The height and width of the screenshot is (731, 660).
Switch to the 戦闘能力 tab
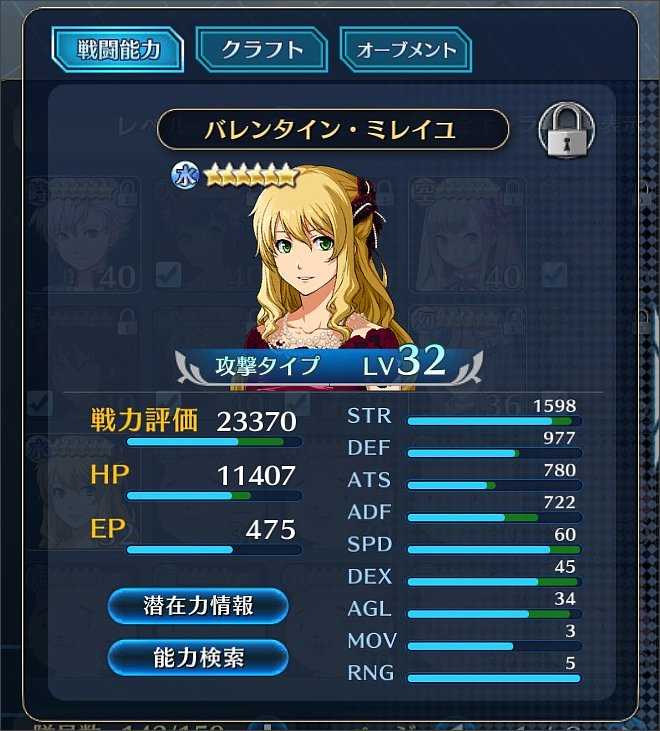pyautogui.click(x=118, y=50)
